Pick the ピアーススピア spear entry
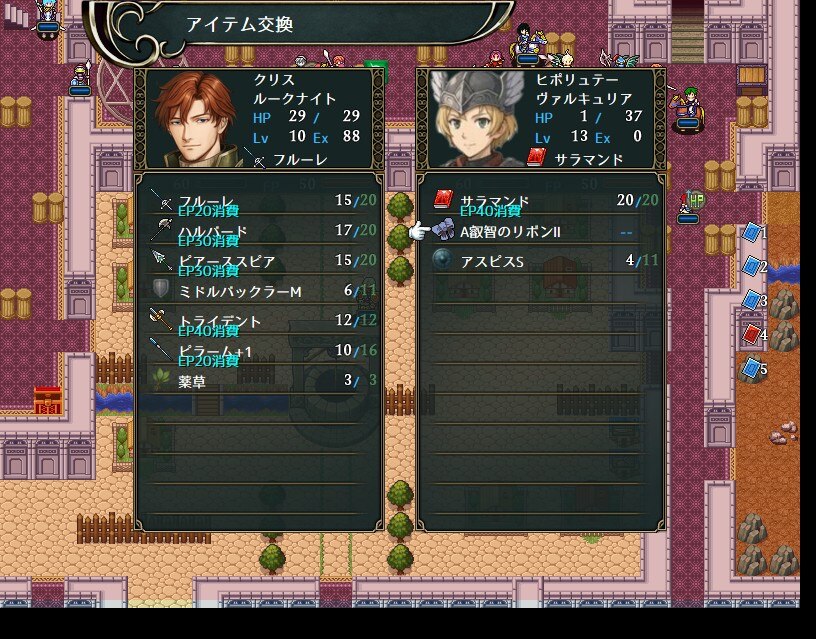 pos(260,261)
